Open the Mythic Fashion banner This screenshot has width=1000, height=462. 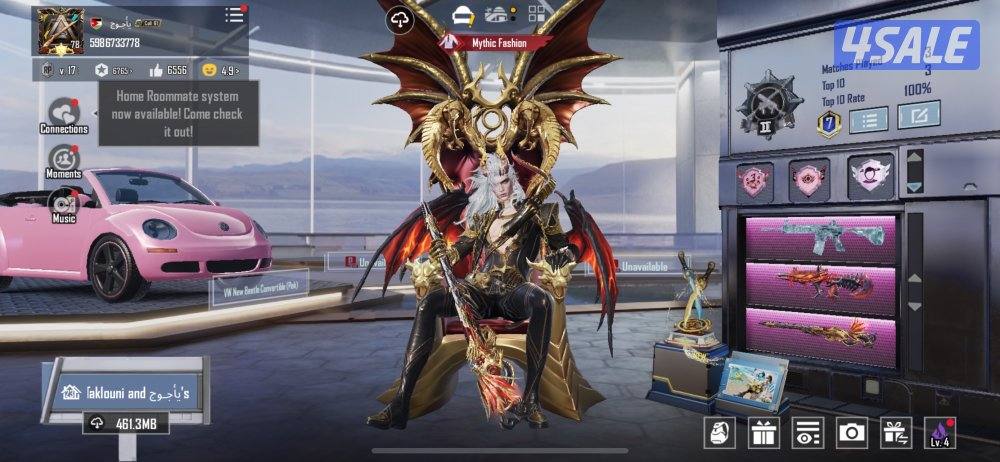coord(498,42)
